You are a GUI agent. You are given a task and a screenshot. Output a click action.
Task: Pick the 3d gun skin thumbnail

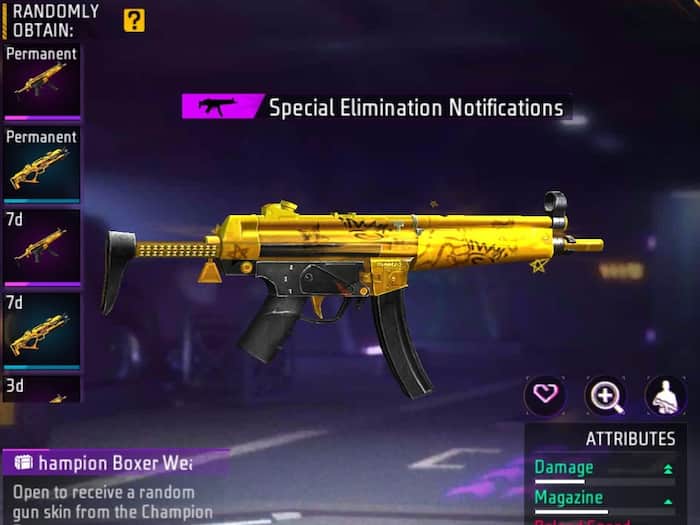(41, 389)
